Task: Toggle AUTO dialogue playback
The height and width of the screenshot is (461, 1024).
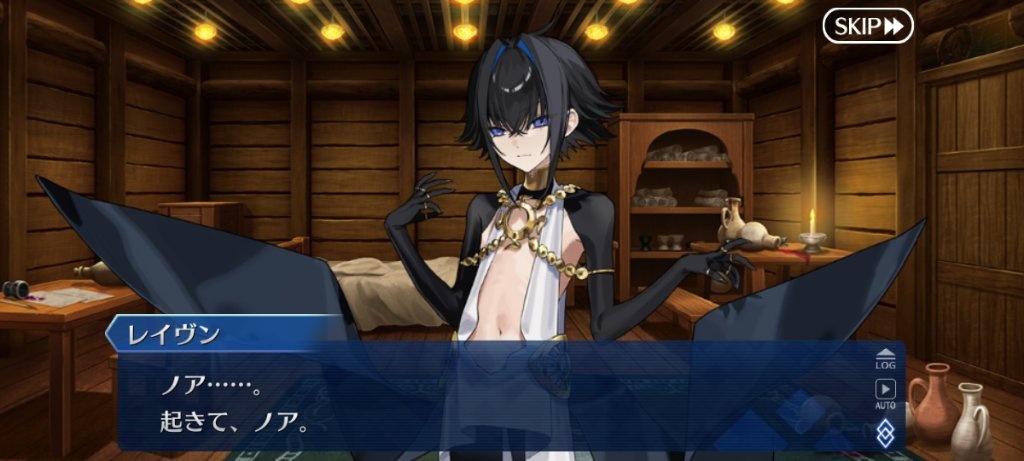Action: [x=885, y=393]
